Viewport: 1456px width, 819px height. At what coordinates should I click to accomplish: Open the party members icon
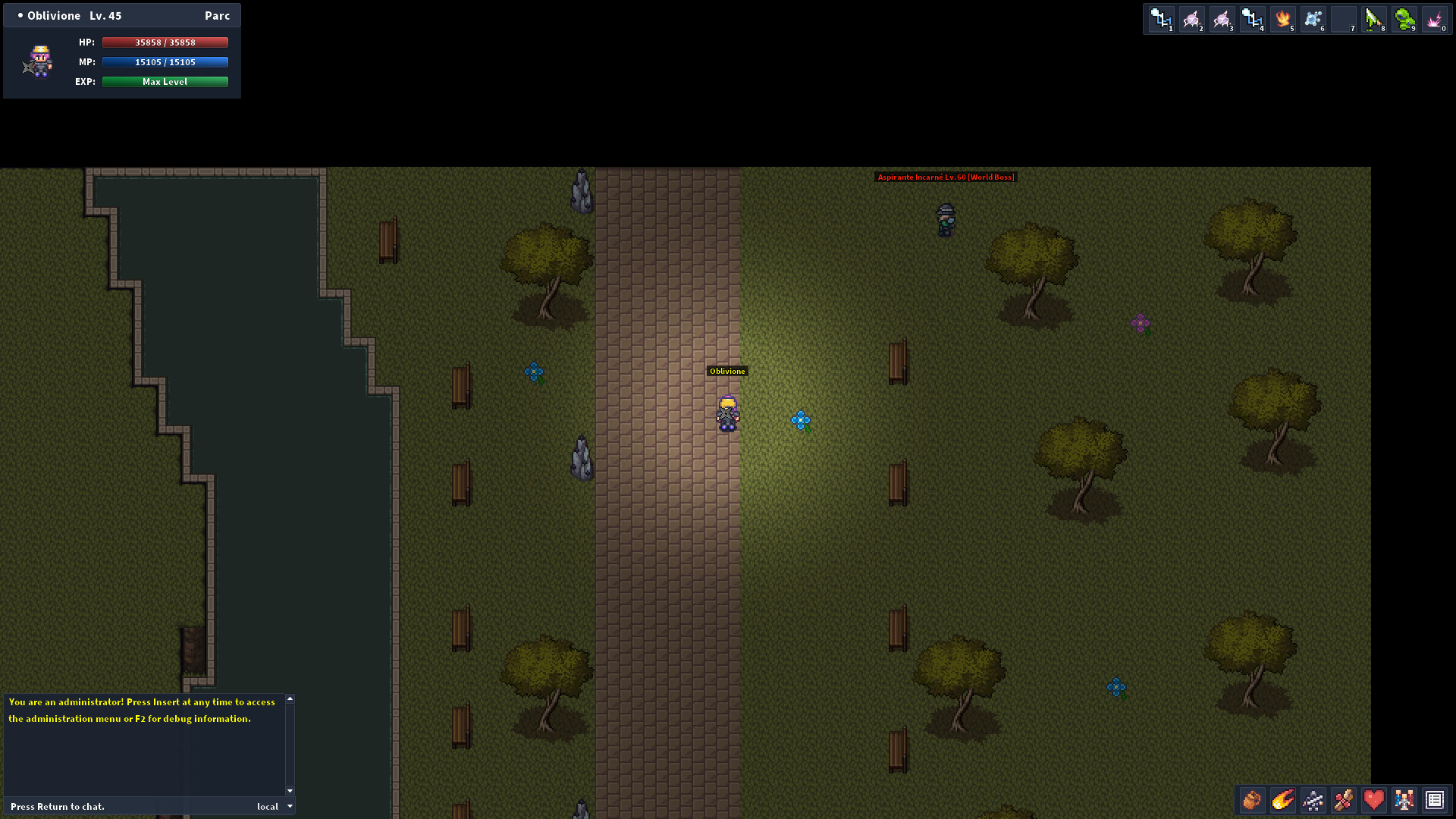point(1404,800)
